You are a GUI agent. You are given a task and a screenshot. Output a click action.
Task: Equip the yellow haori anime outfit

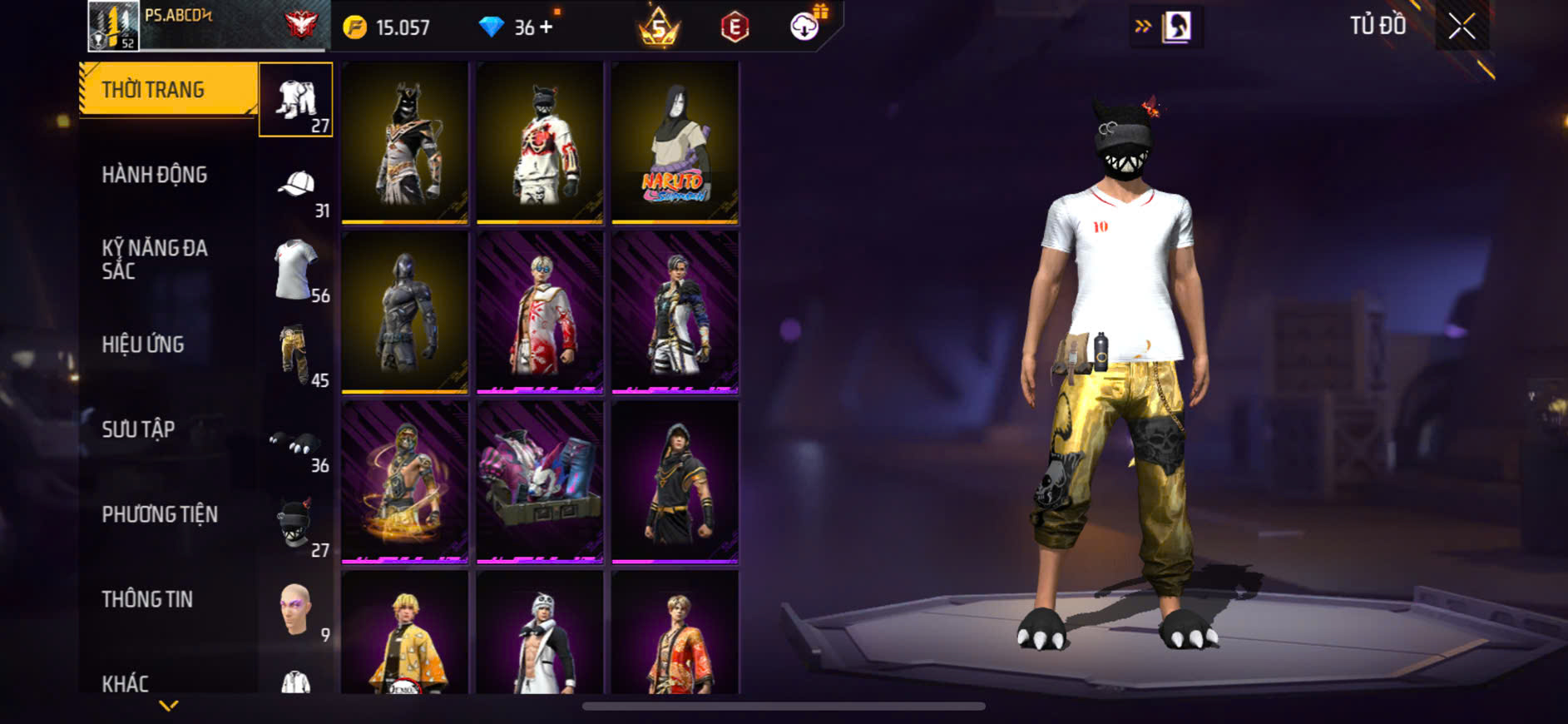pos(405,634)
